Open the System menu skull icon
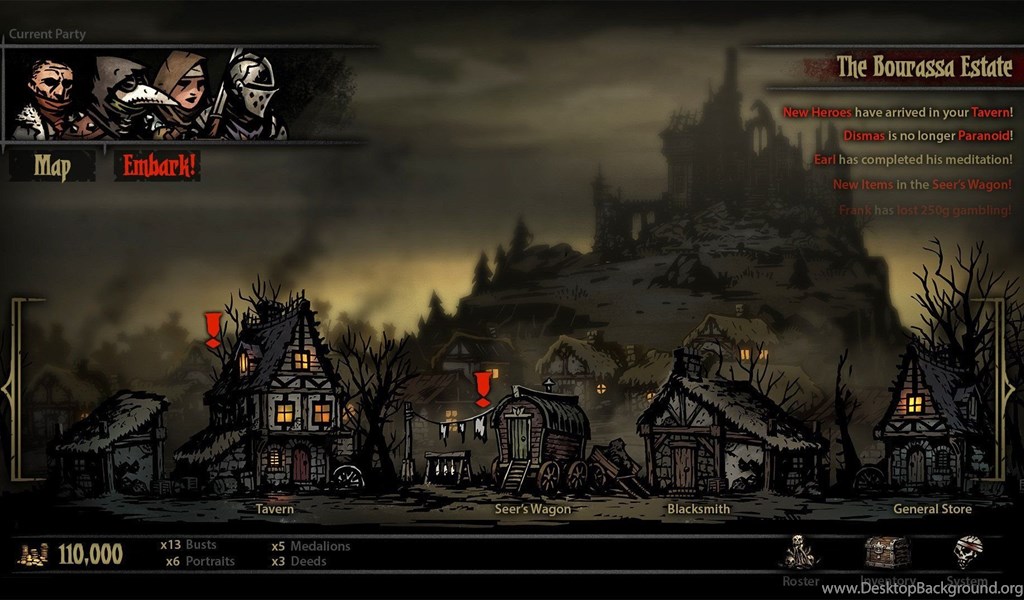This screenshot has width=1024, height=600. pyautogui.click(x=967, y=552)
